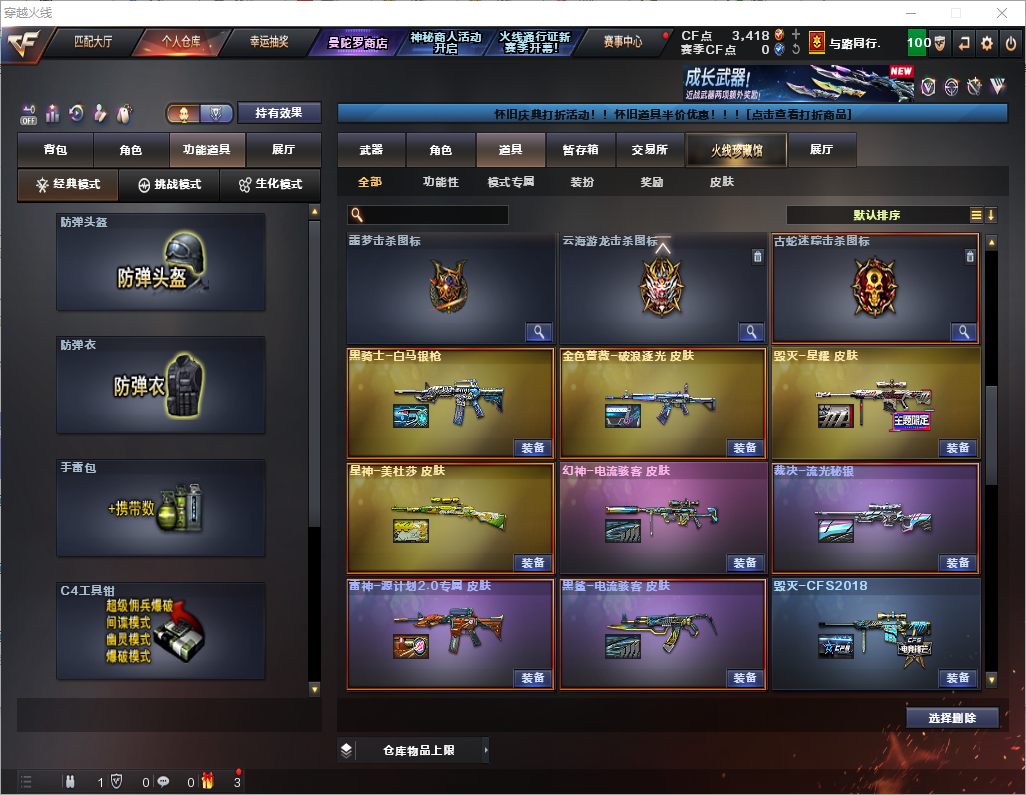Open the 武器 weapons tab
Image resolution: width=1026 pixels, height=795 pixels.
coord(371,150)
